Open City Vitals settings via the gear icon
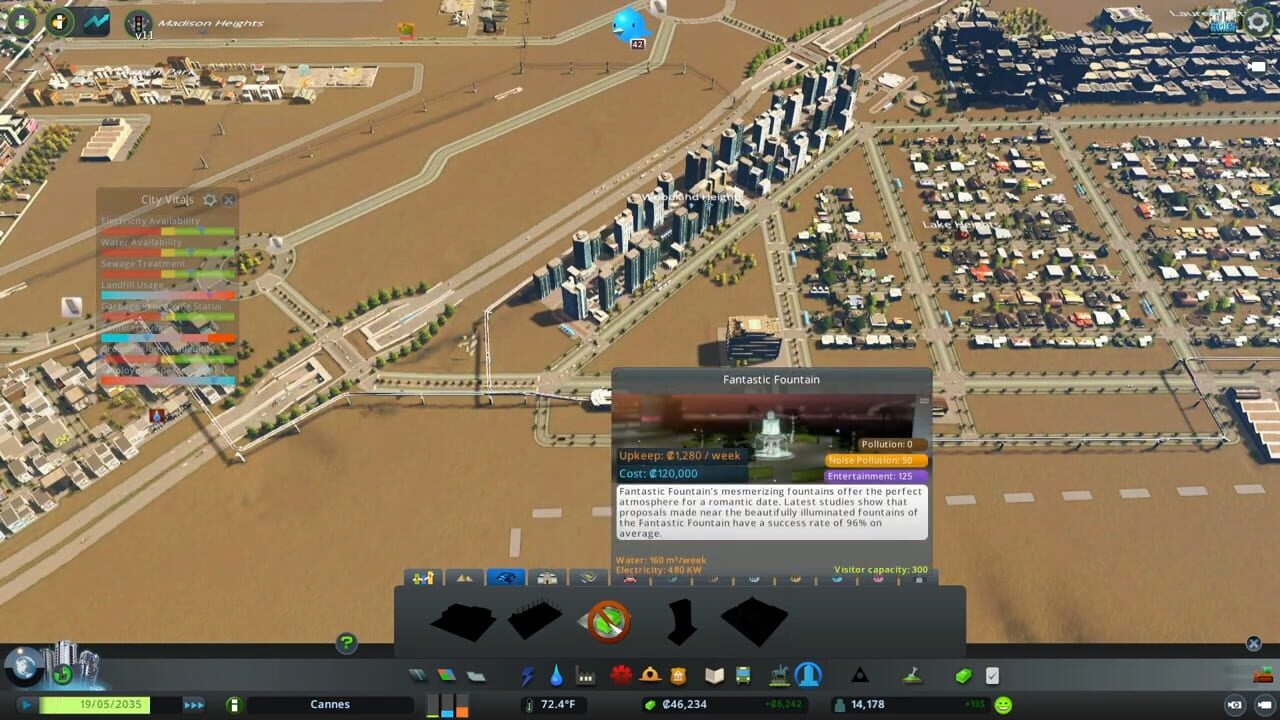The image size is (1280, 720). click(x=210, y=200)
